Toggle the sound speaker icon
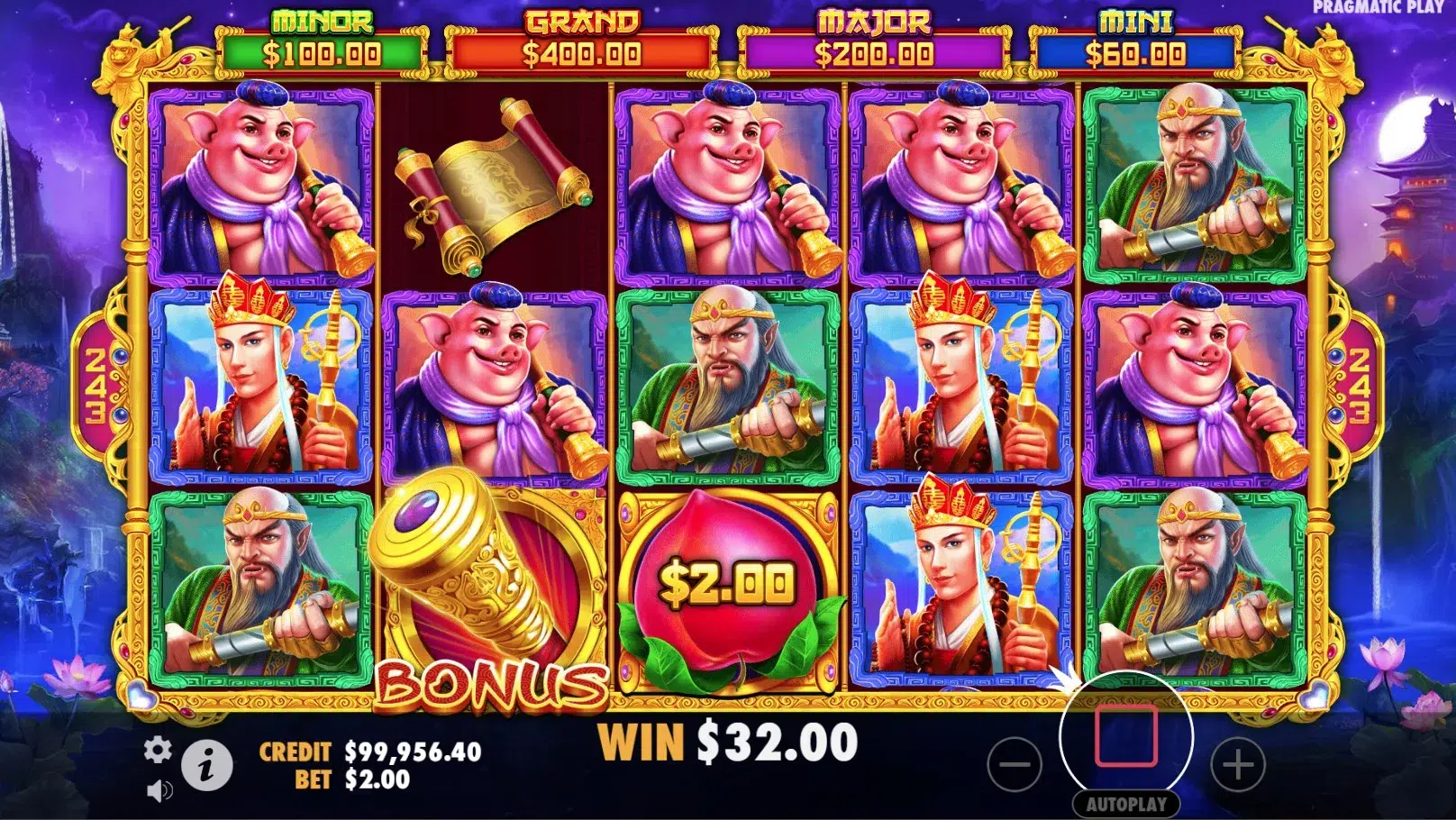The height and width of the screenshot is (820, 1456). point(159,790)
